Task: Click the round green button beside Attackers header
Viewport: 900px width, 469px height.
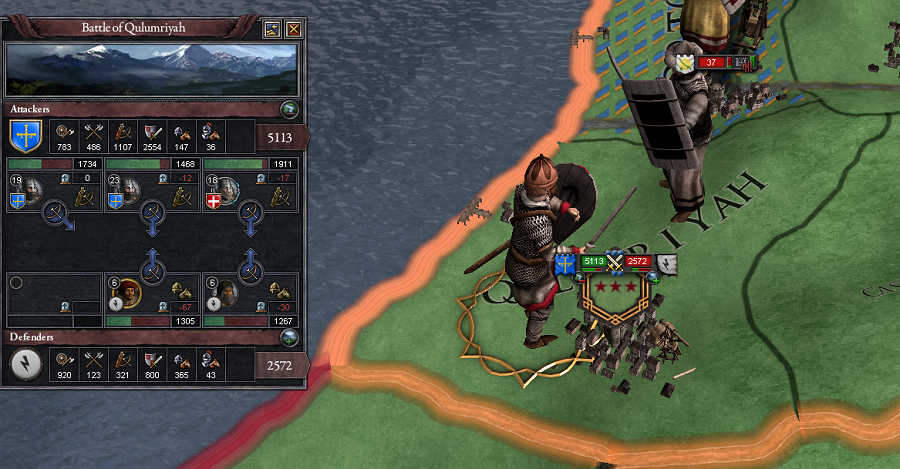Action: [288, 109]
